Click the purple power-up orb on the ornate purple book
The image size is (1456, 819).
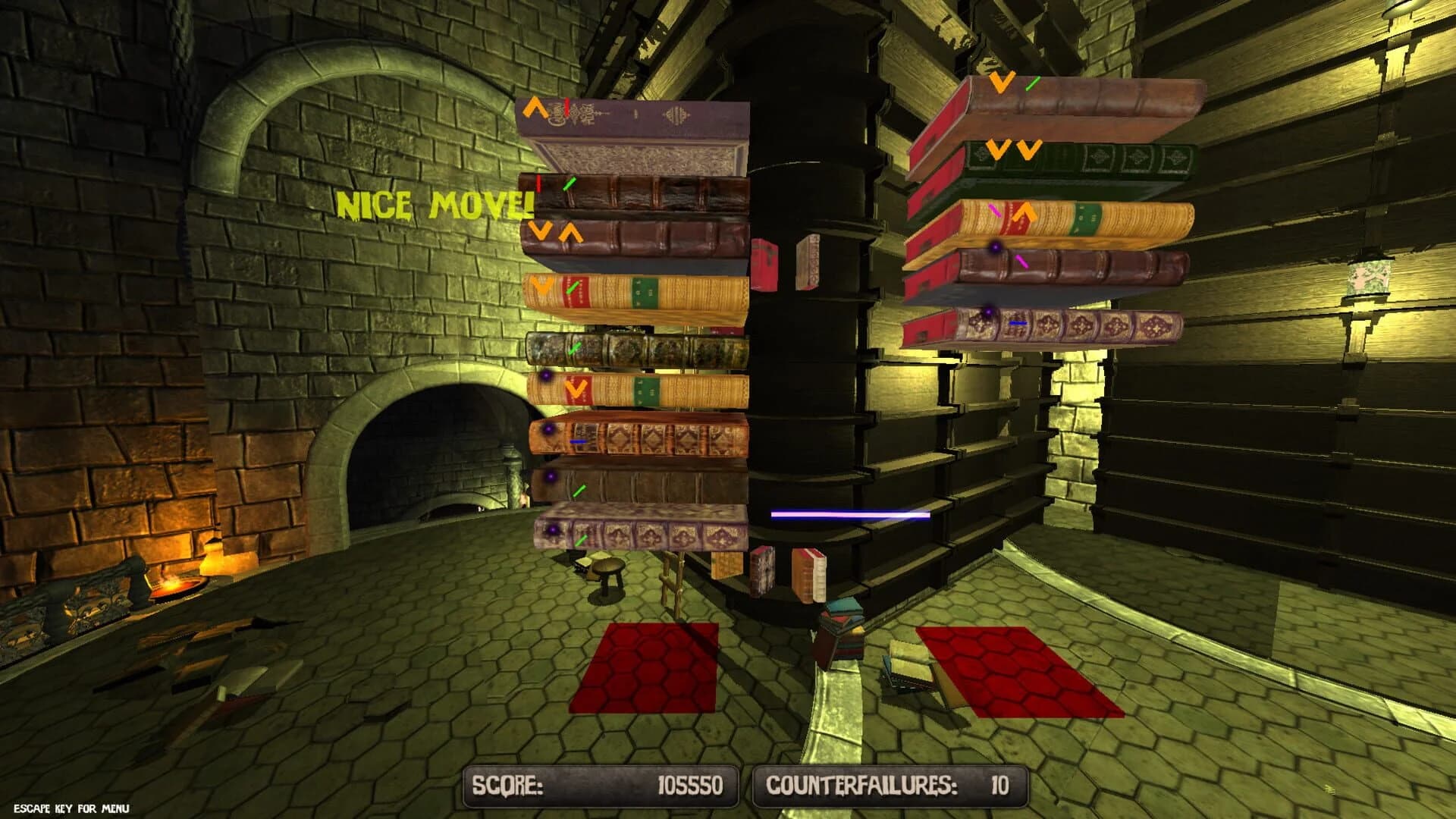pos(552,529)
